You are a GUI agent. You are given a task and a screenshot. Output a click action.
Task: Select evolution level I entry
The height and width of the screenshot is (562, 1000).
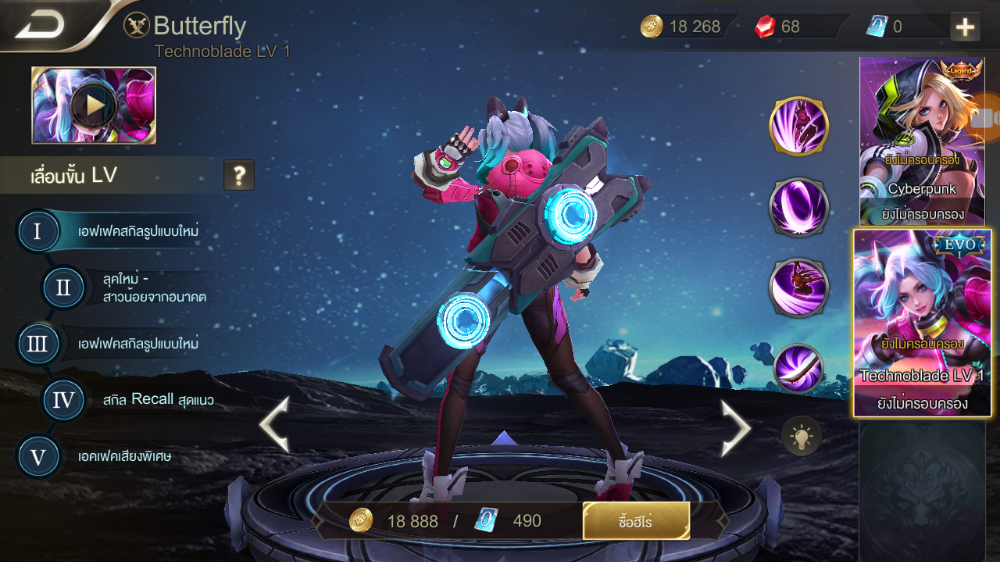(x=38, y=231)
